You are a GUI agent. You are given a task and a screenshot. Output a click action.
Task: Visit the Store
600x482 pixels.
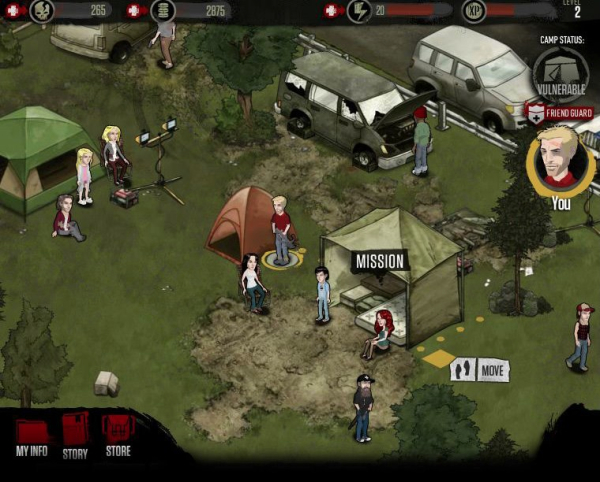click(118, 436)
